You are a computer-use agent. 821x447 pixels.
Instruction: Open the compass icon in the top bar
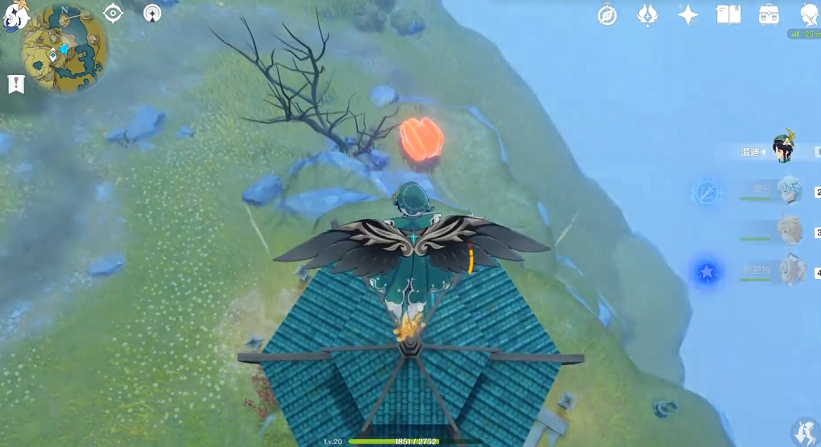coord(607,14)
